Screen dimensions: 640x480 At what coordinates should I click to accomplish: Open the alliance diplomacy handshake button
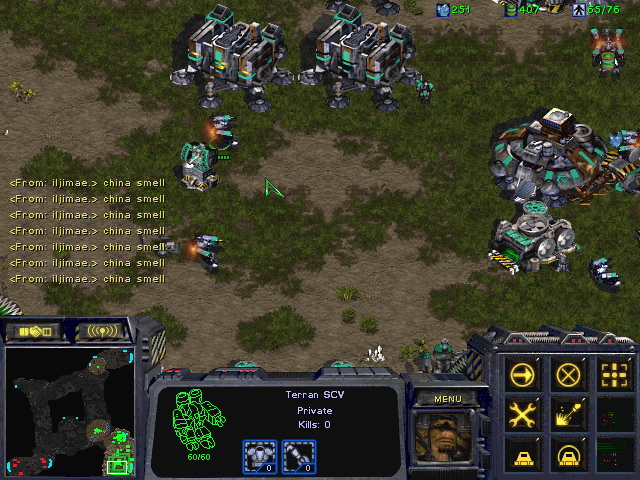[34, 330]
